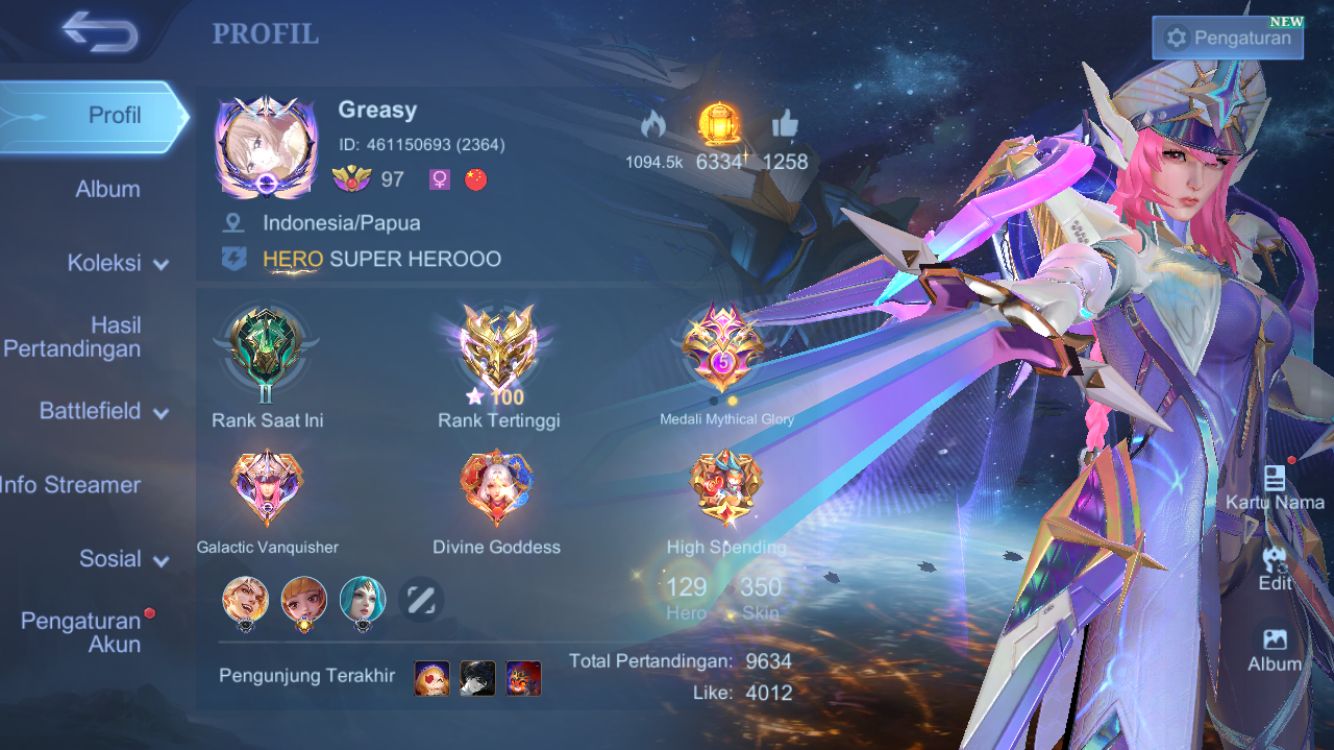The height and width of the screenshot is (750, 1334).
Task: Click the Edit button beside the hero
Action: coord(1275,568)
